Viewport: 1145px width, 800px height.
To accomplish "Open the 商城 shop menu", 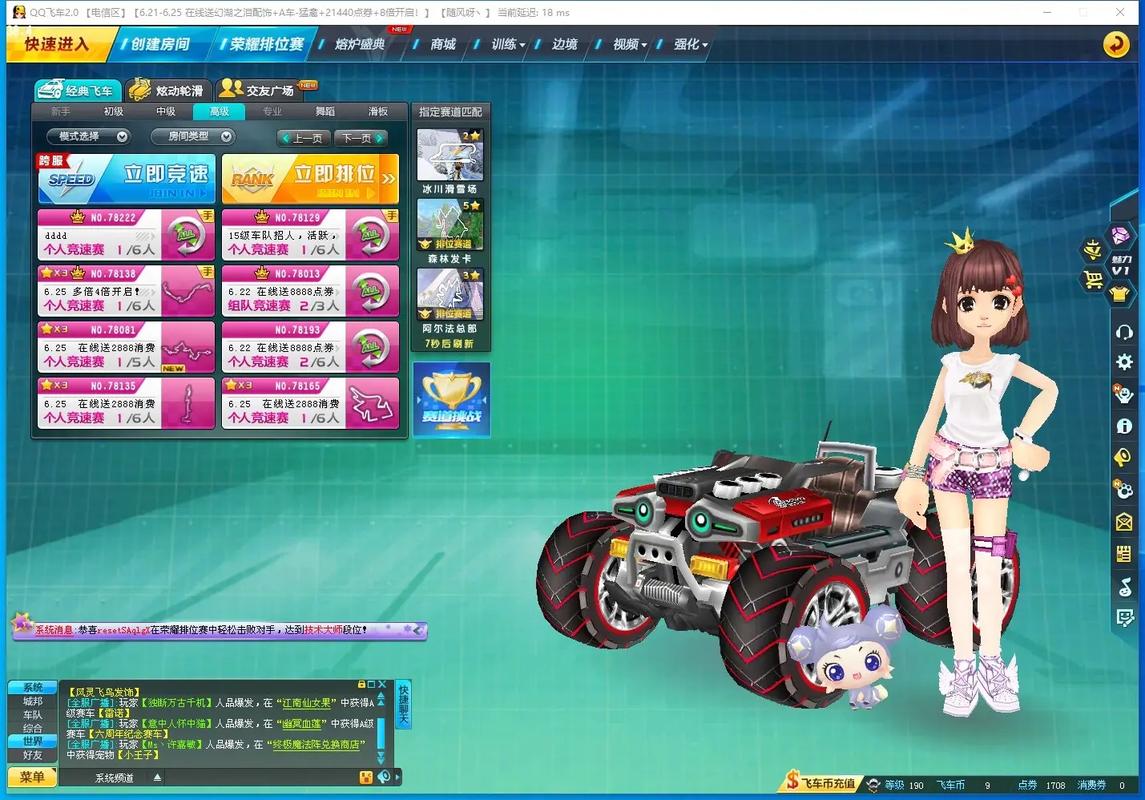I will coord(443,44).
